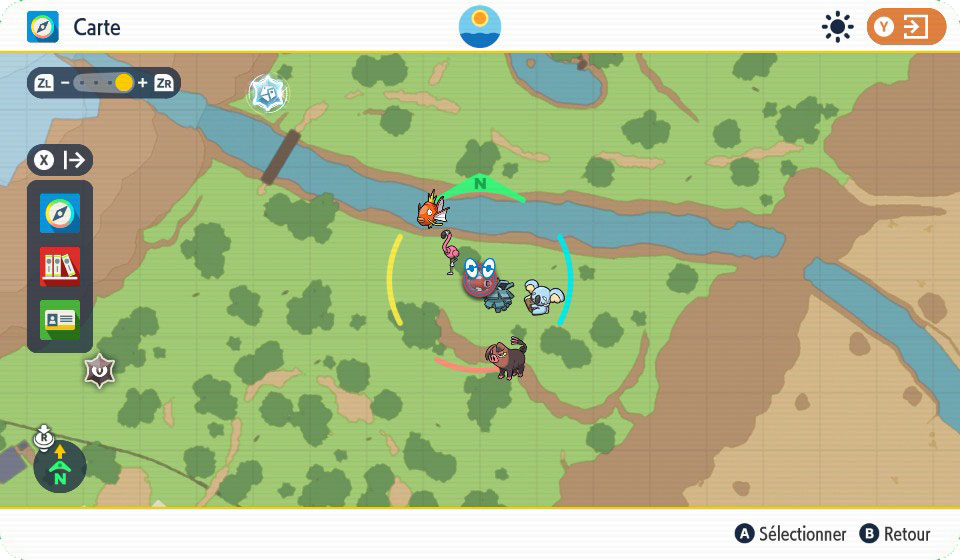This screenshot has height=560, width=960.
Task: Click the Sélectionner option in footer
Action: pyautogui.click(x=790, y=534)
